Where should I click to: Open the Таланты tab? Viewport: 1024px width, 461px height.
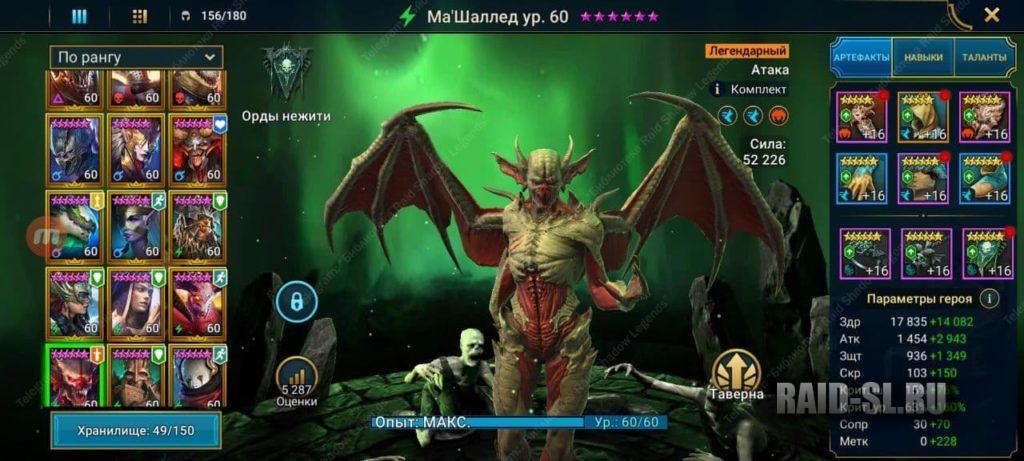coord(984,58)
